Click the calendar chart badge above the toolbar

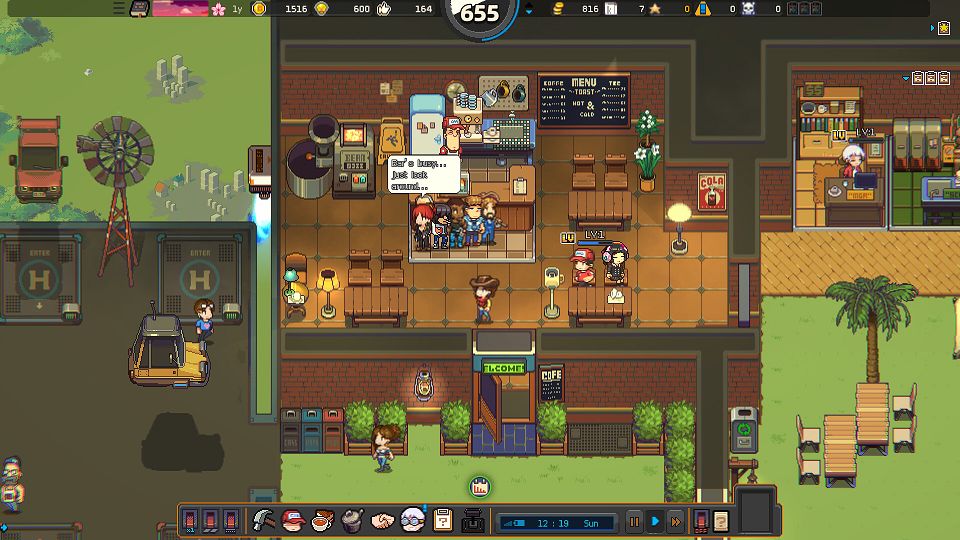point(479,487)
